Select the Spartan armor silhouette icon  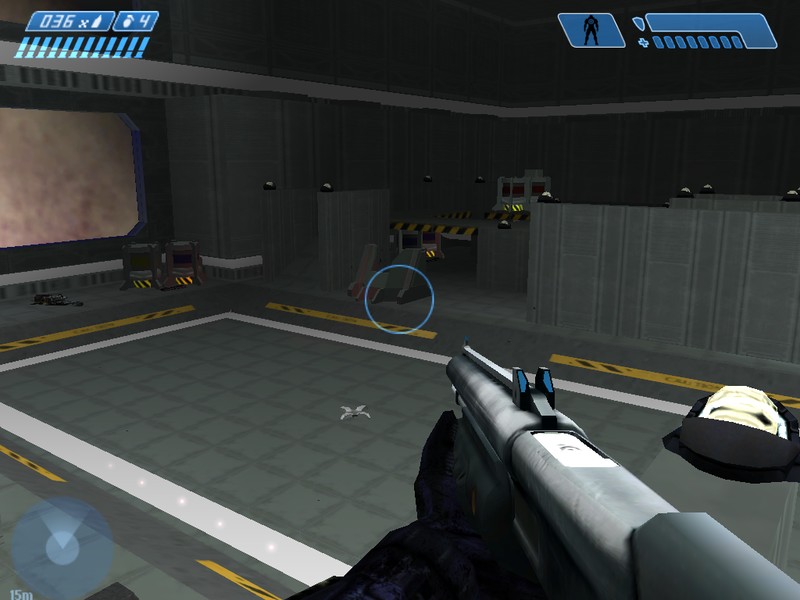click(591, 30)
